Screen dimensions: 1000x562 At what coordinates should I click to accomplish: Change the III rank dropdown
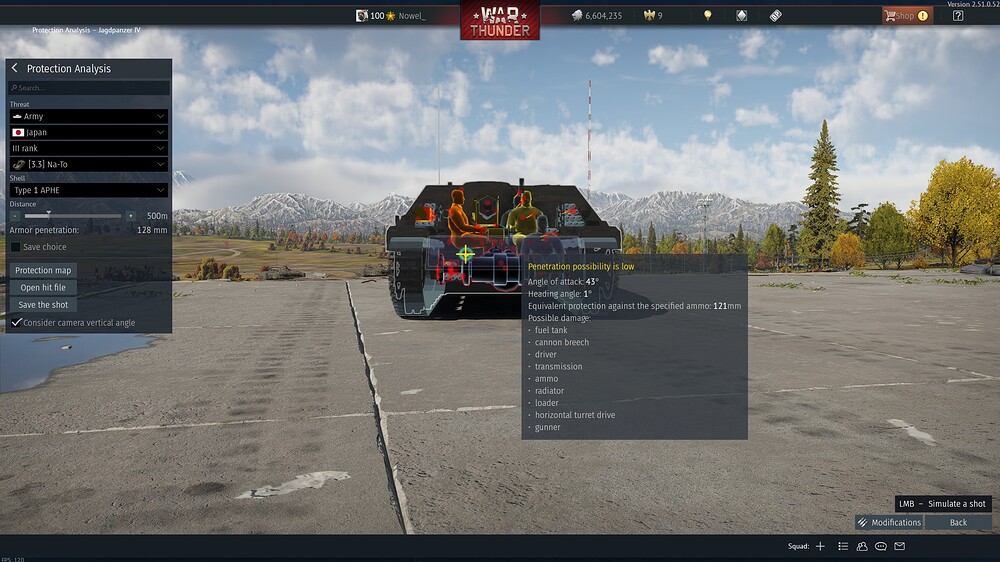(88, 148)
